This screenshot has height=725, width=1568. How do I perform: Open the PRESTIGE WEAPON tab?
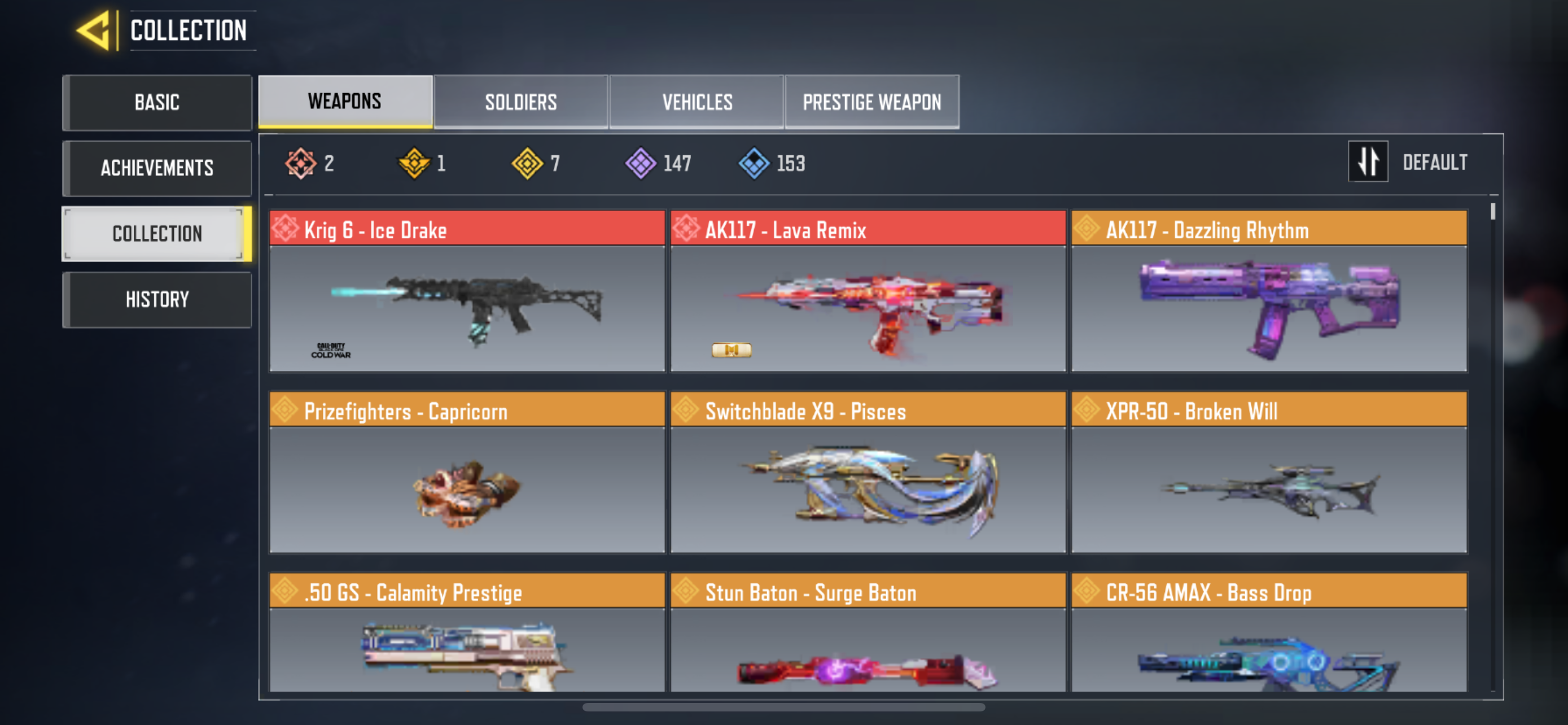[872, 102]
